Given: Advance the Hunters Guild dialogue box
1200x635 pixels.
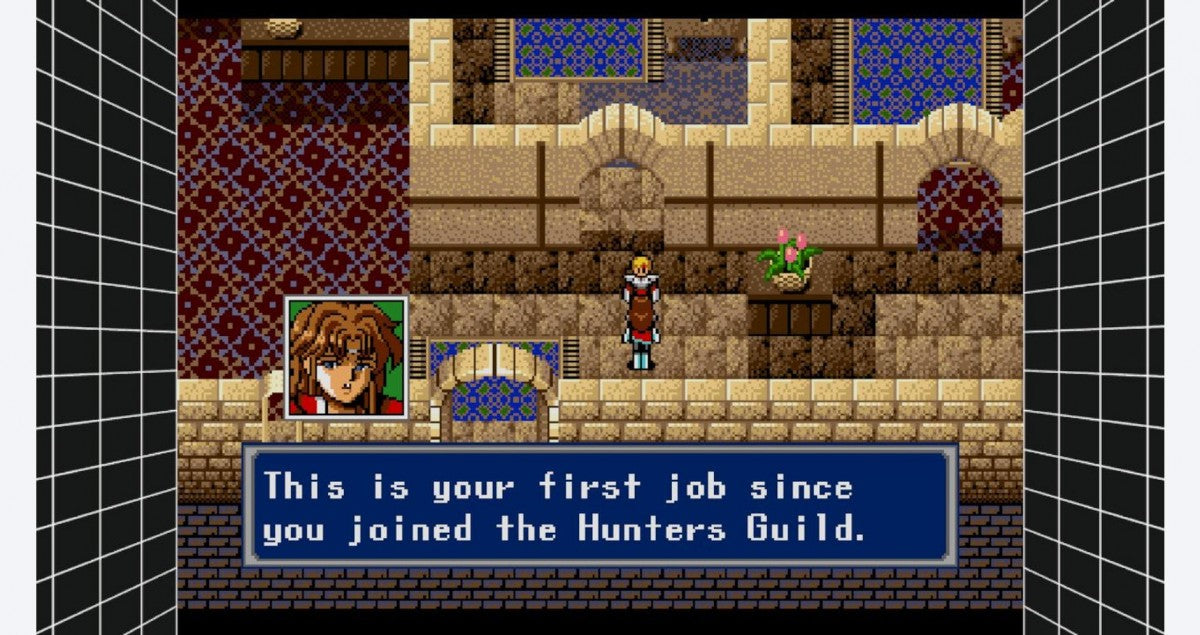Looking at the screenshot, I should coord(600,507).
